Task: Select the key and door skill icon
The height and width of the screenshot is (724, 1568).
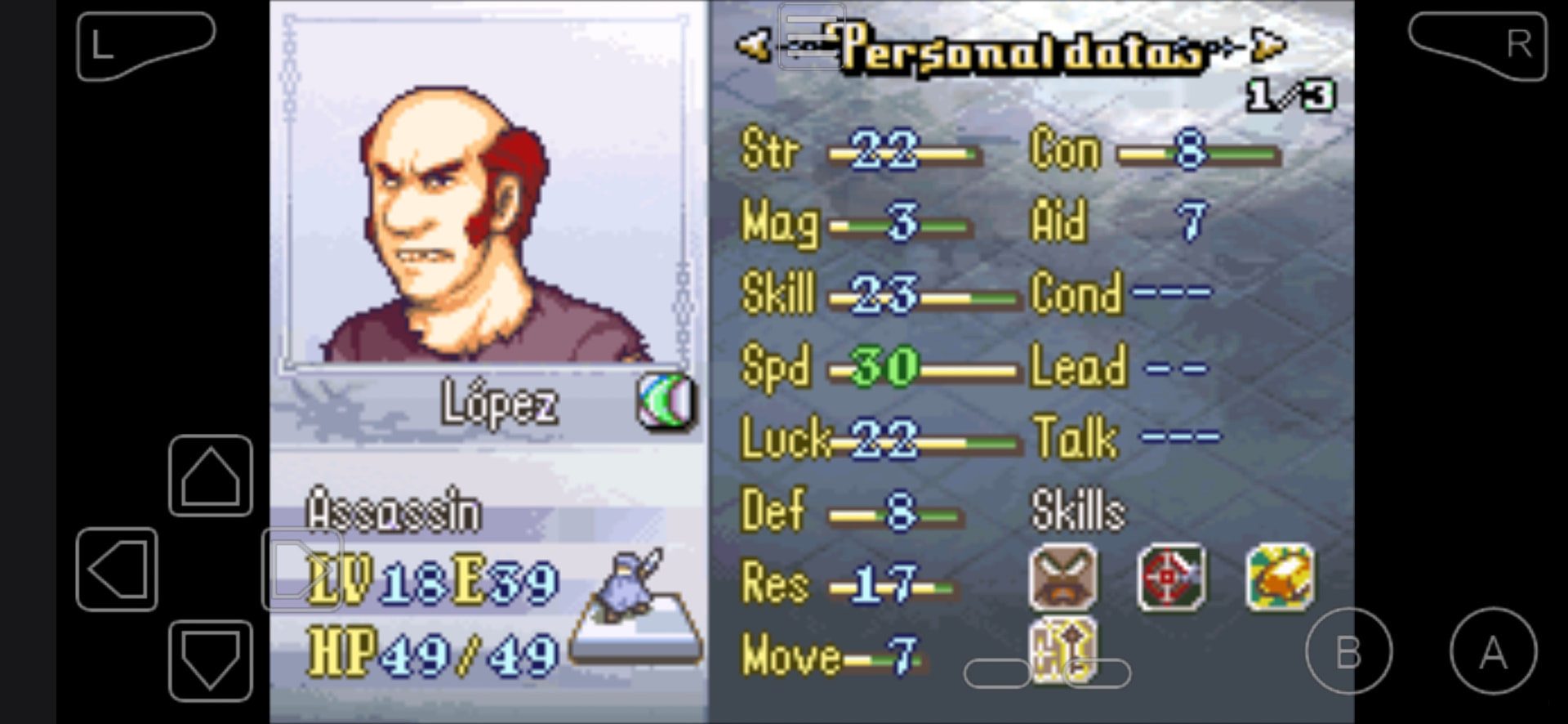Action: pyautogui.click(x=1062, y=650)
